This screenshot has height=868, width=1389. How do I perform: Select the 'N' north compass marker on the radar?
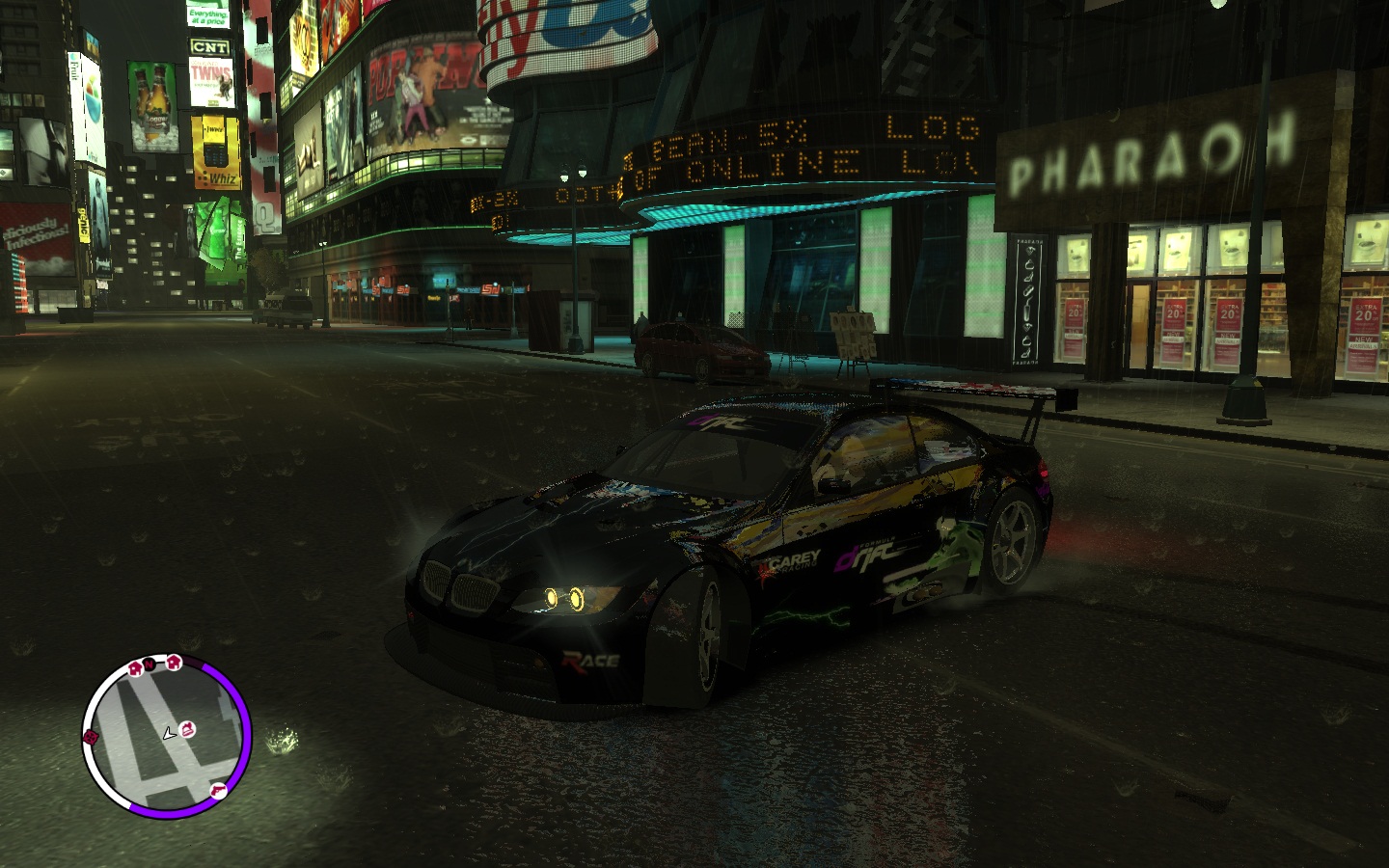149,665
